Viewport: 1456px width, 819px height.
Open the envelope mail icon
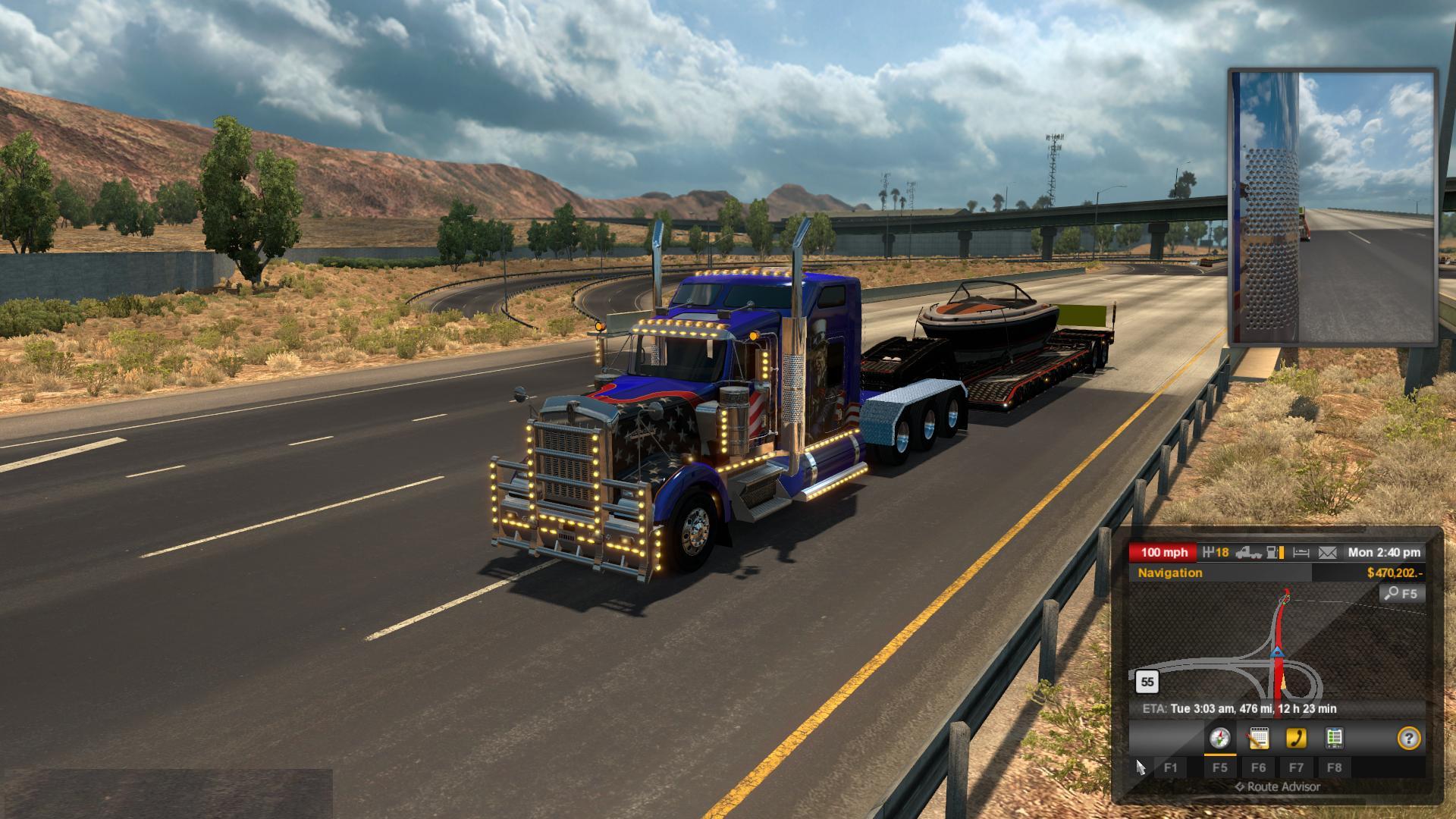[x=1327, y=553]
